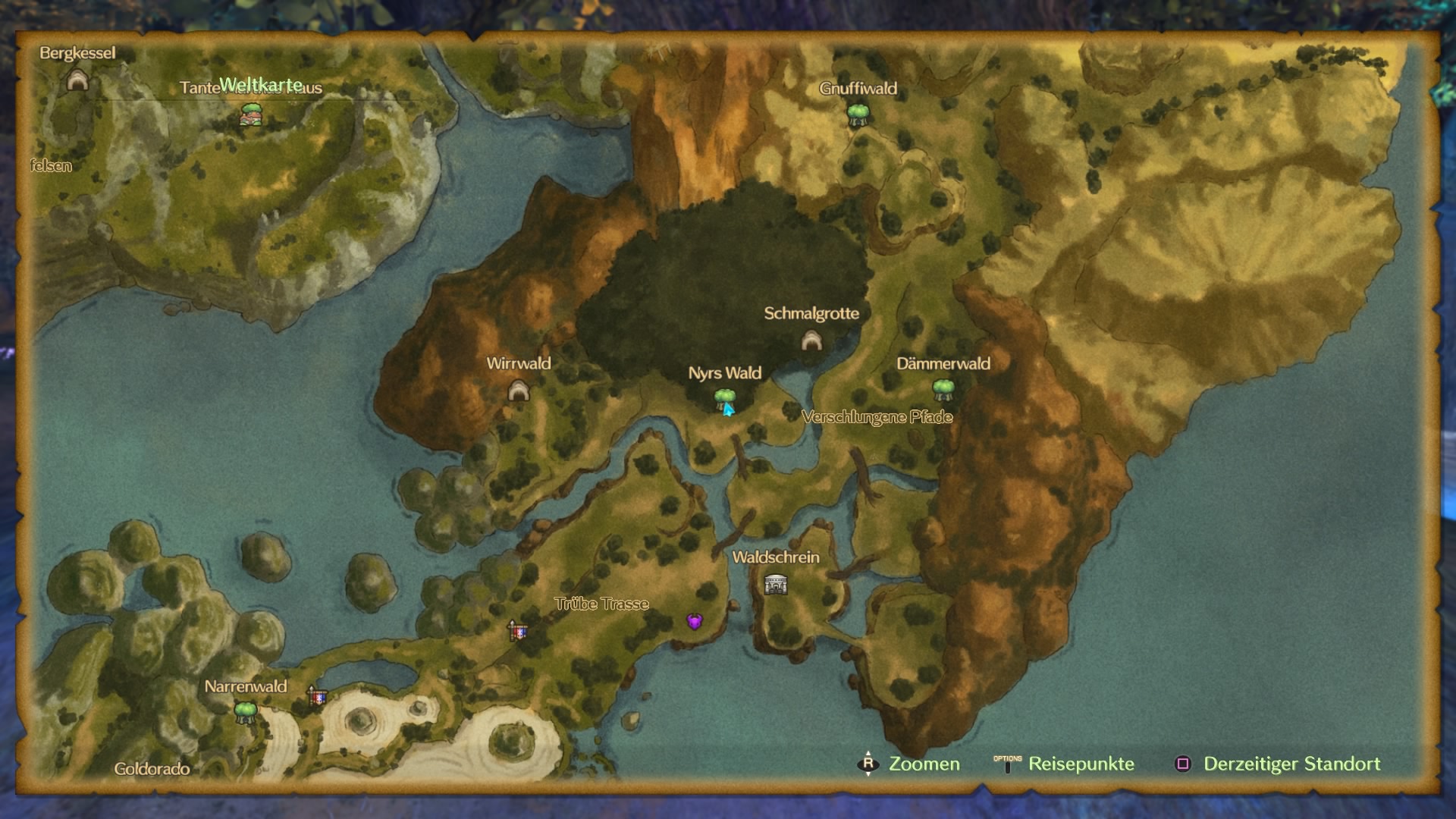Choose the flag marker beside Narrenwald
Viewport: 1456px width, 819px height.
point(317,696)
